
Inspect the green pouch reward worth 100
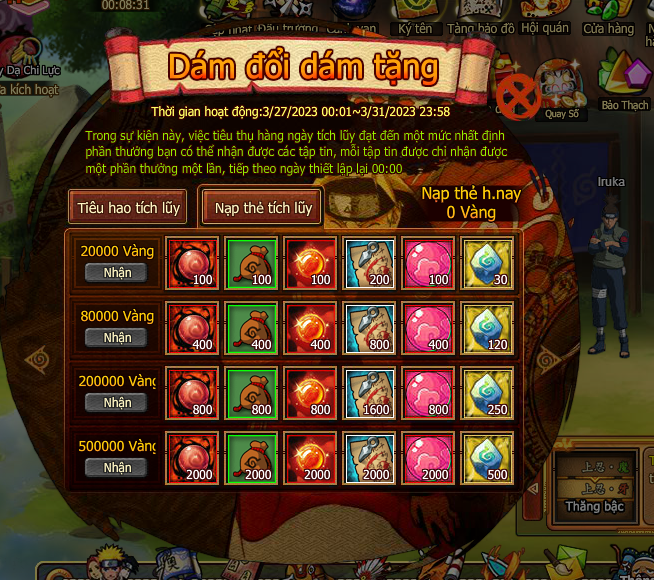(251, 263)
